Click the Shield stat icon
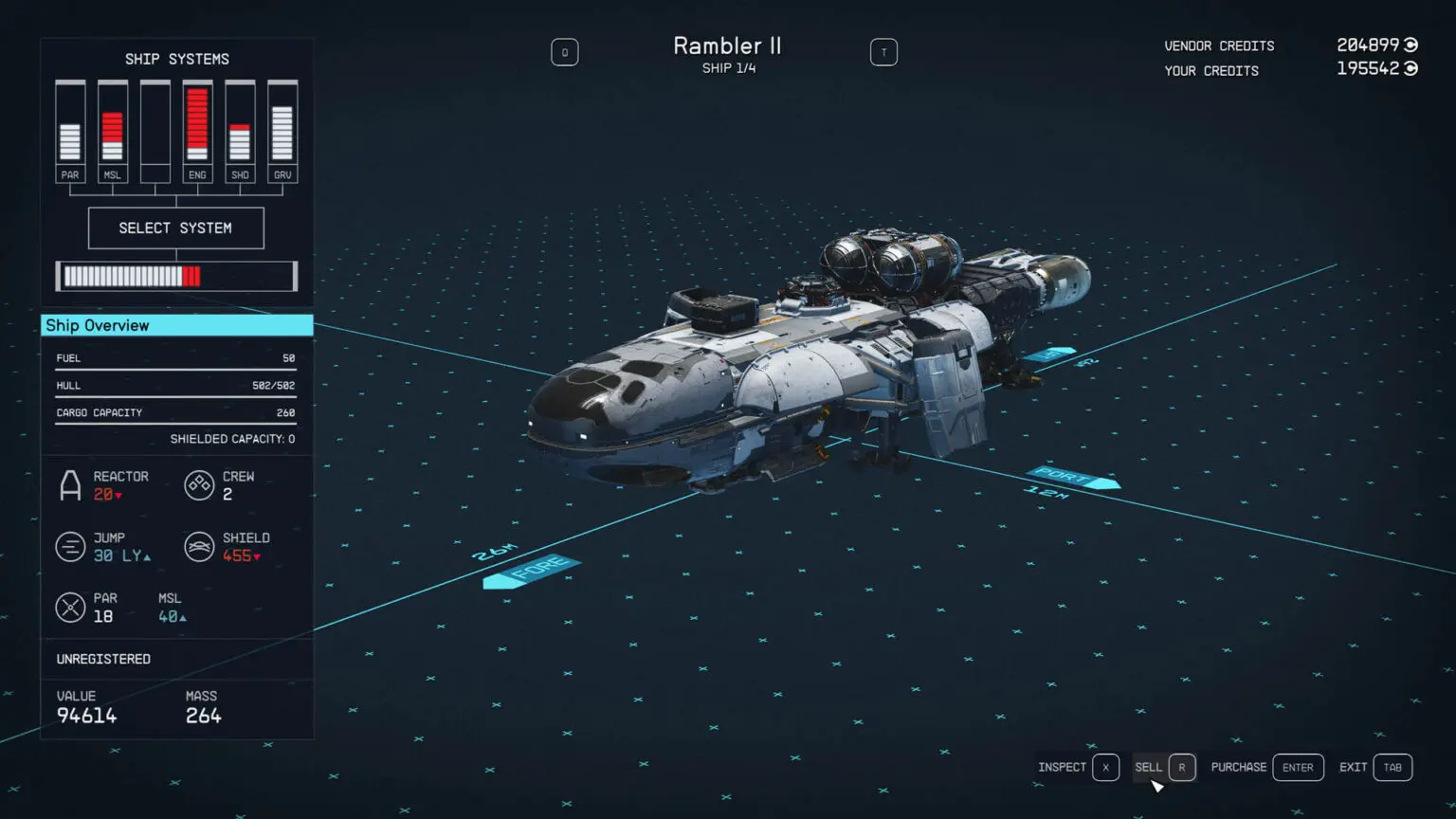 [x=199, y=546]
